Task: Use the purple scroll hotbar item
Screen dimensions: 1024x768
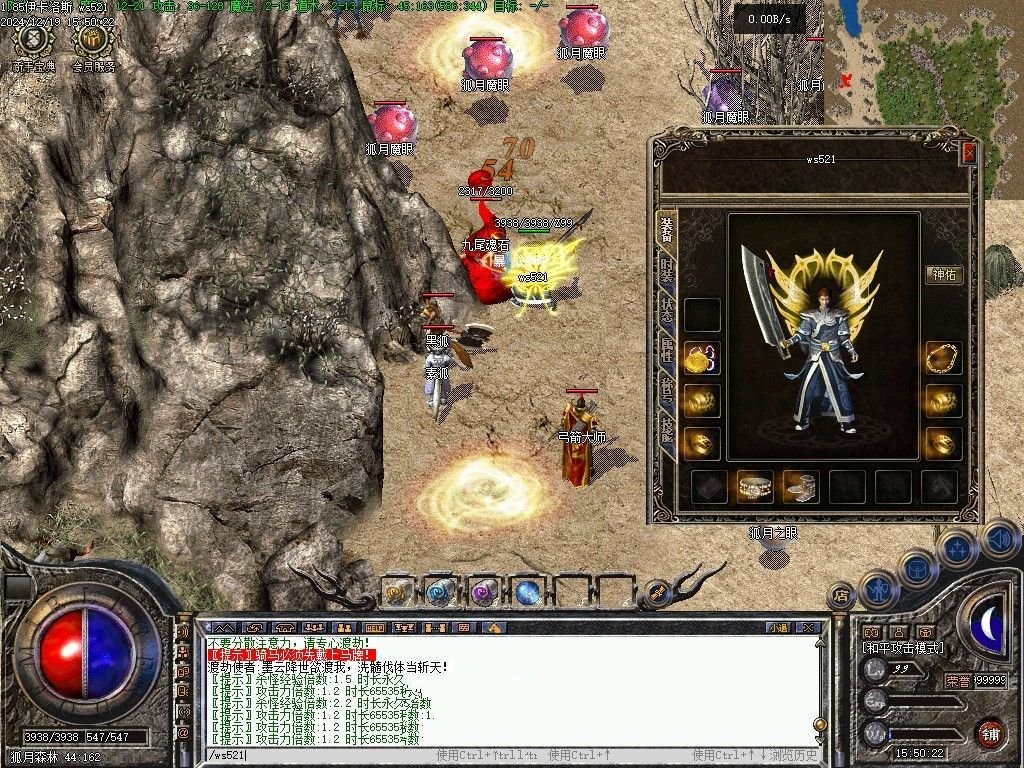Action: click(x=484, y=592)
